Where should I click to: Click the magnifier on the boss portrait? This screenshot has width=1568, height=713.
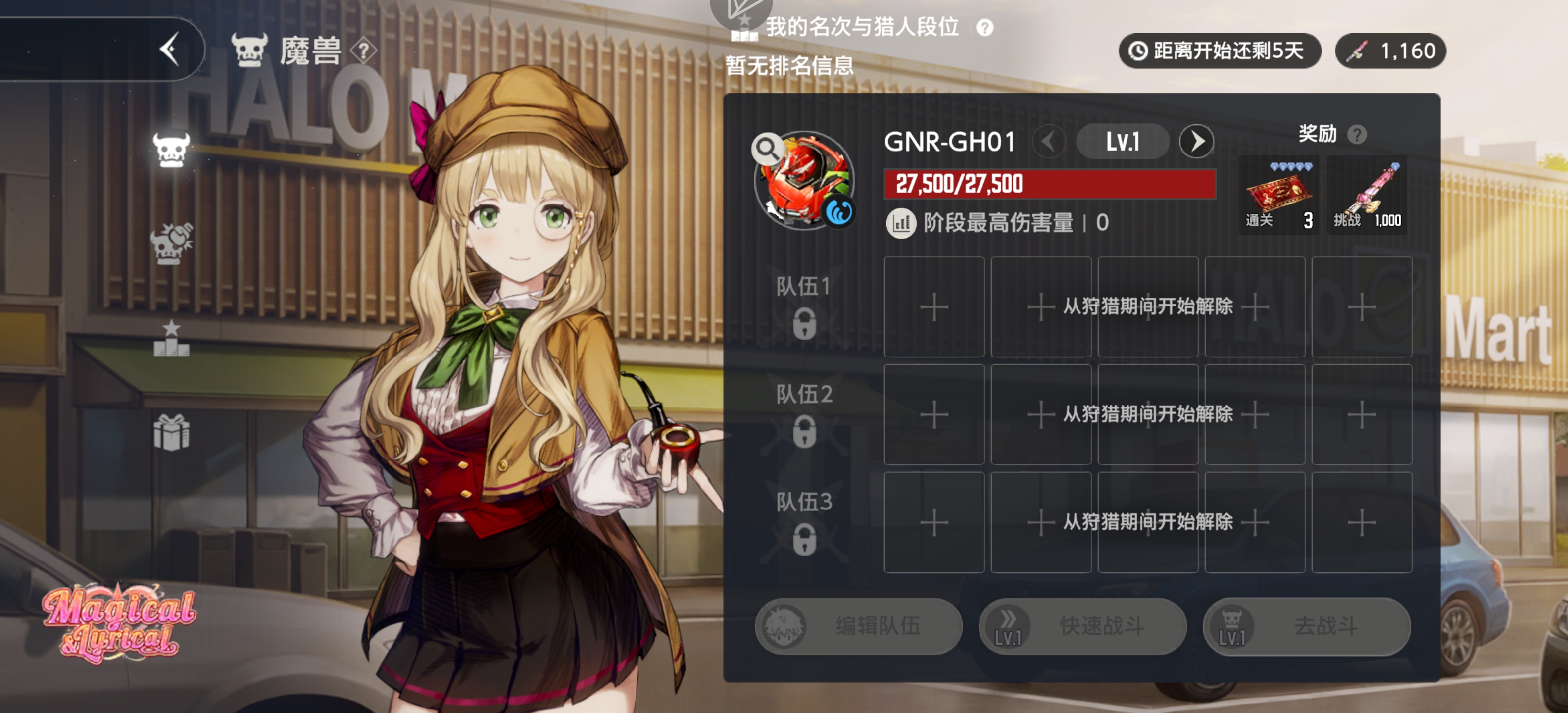point(768,148)
